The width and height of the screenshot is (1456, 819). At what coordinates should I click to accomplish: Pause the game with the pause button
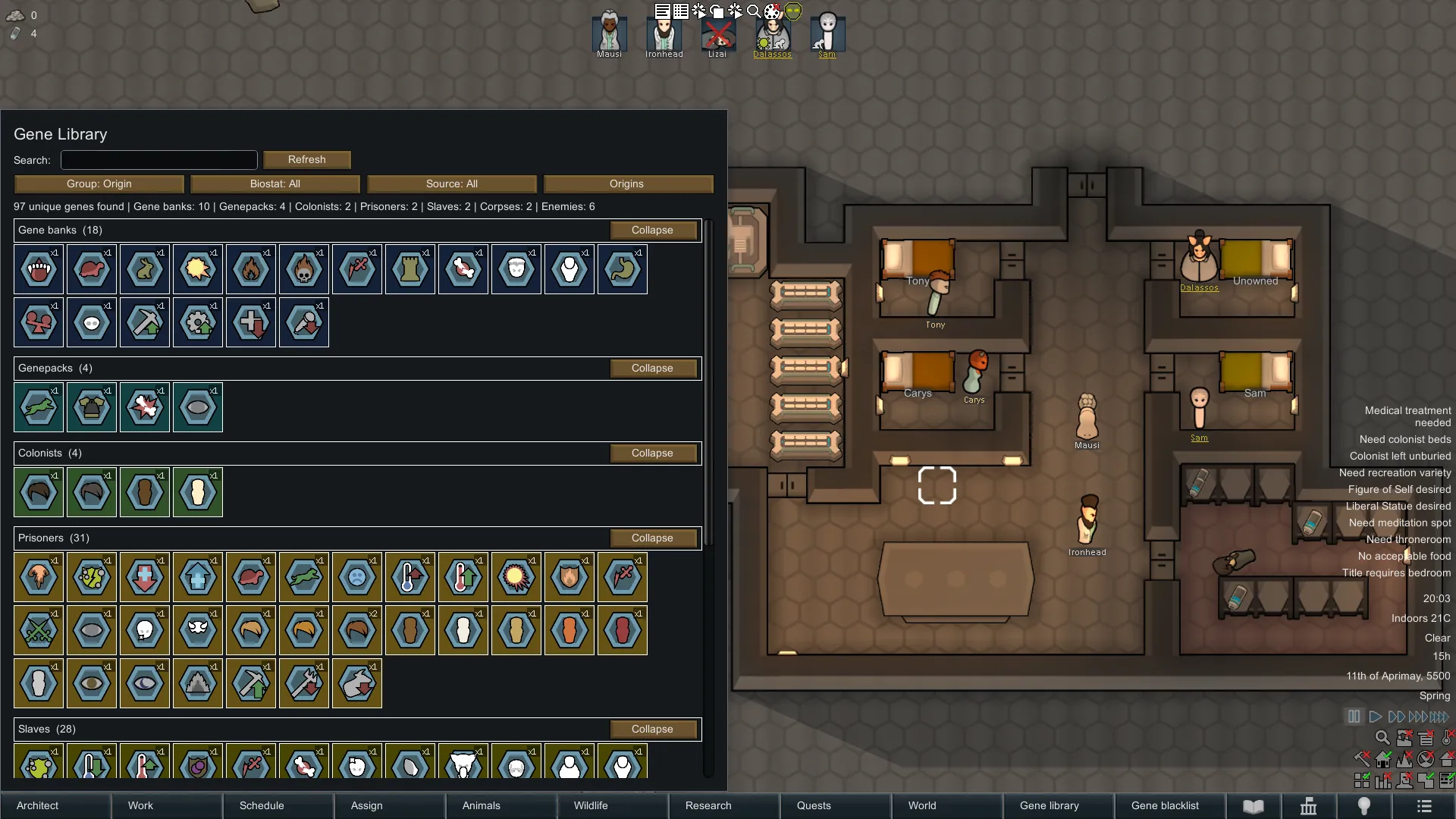point(1354,717)
